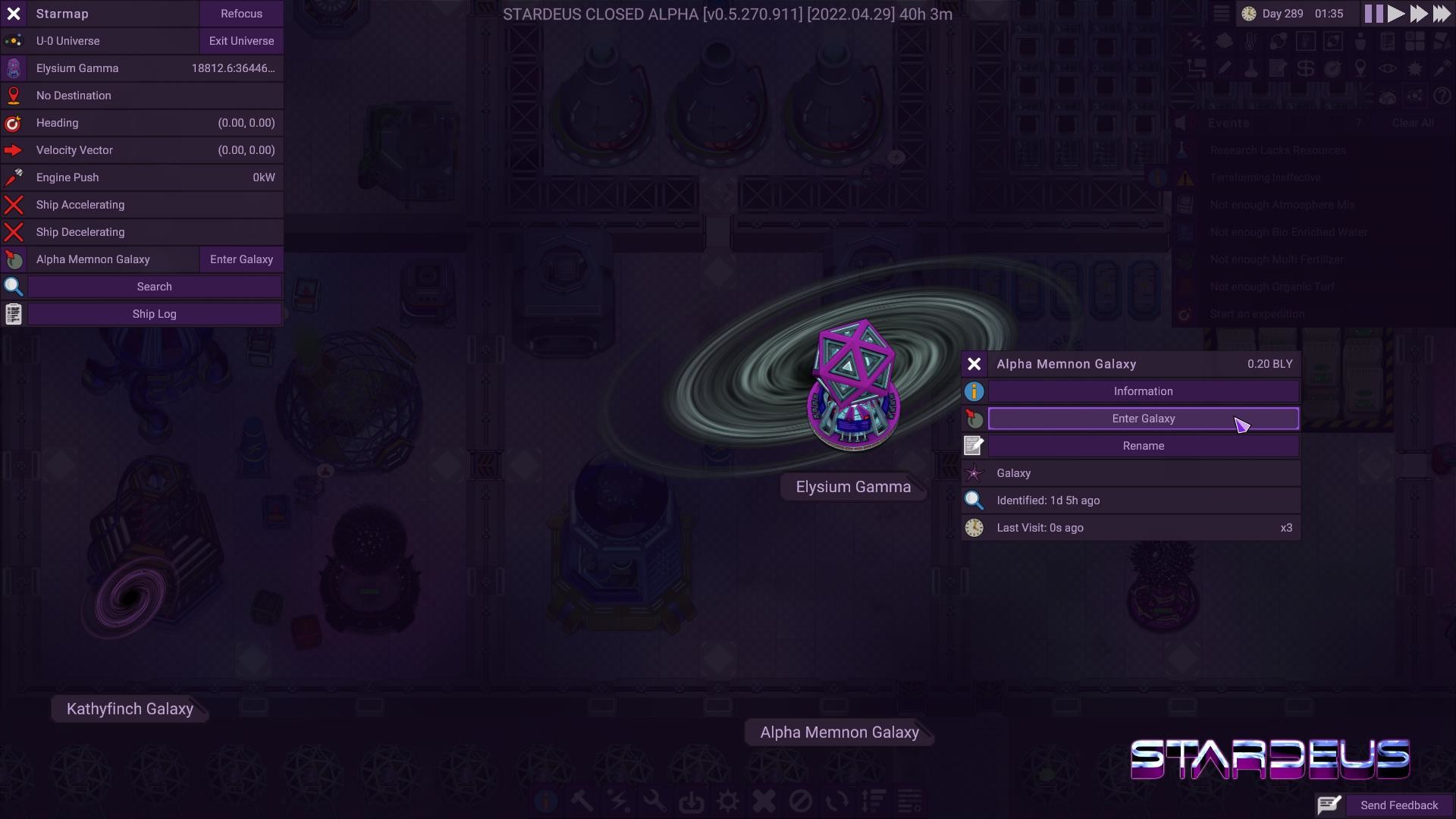Select Rename in the galaxy popup
1456x819 pixels.
pos(1143,446)
